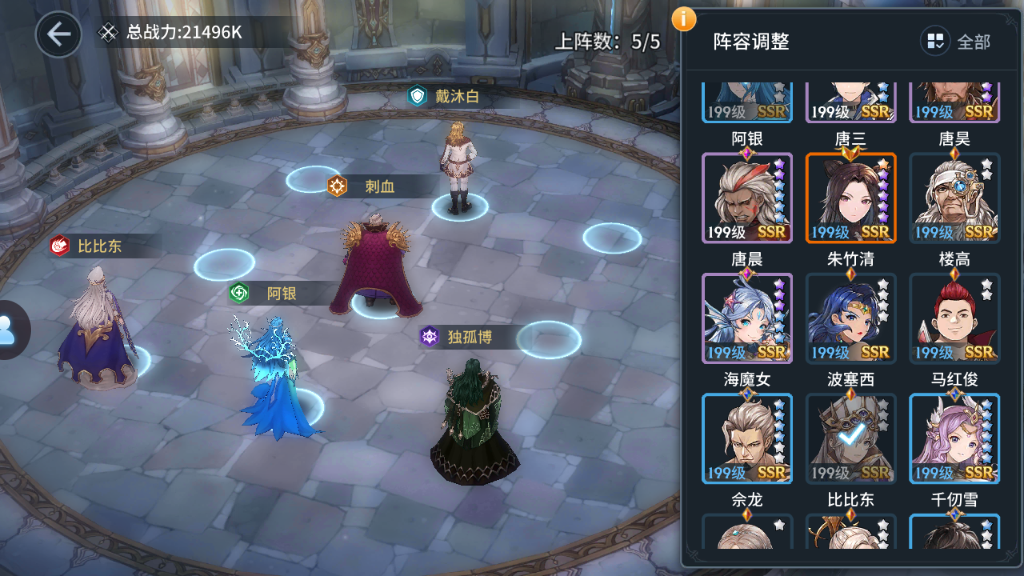Viewport: 1024px width, 576px height.
Task: Uncheck the deployed 比比东 portrait
Action: pos(851,532)
